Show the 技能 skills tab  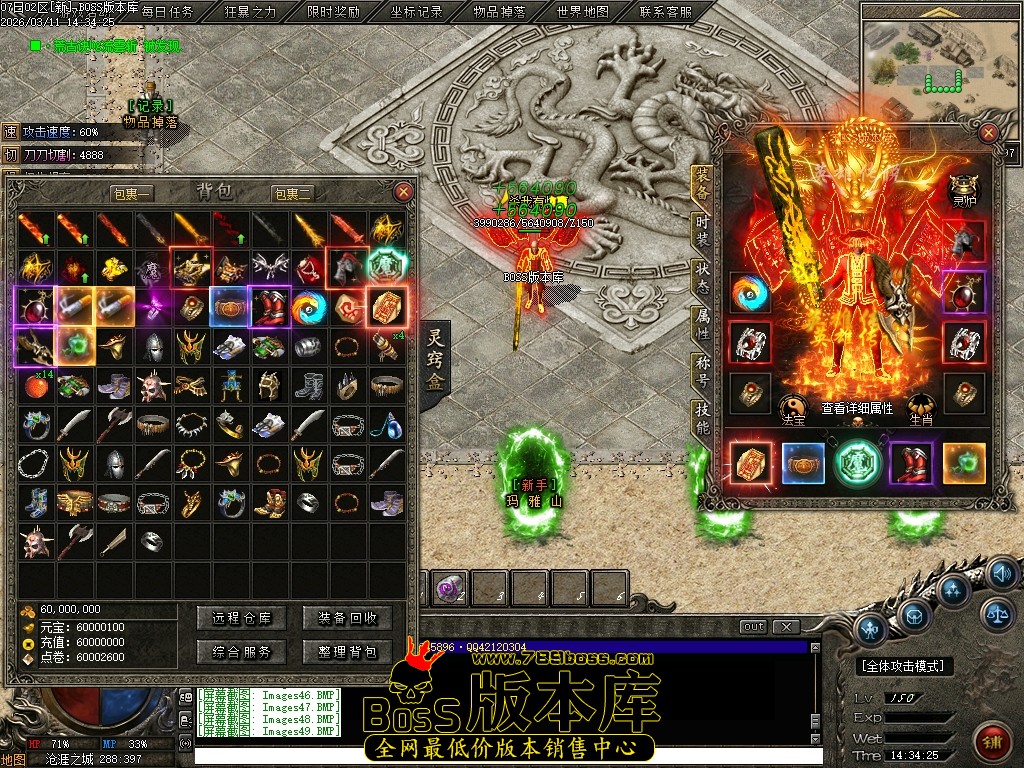(x=703, y=418)
